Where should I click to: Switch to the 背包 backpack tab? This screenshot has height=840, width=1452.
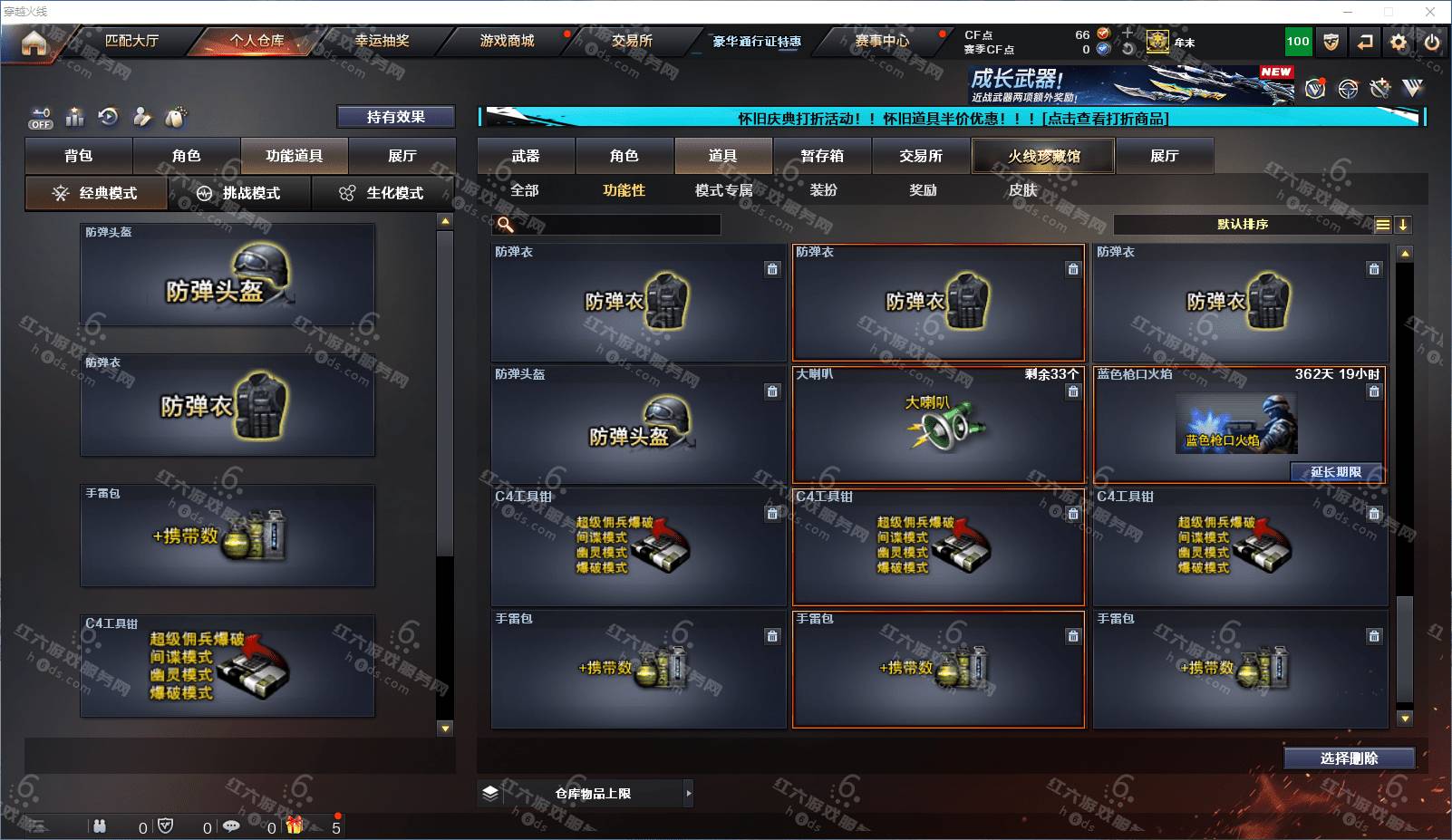coord(79,156)
